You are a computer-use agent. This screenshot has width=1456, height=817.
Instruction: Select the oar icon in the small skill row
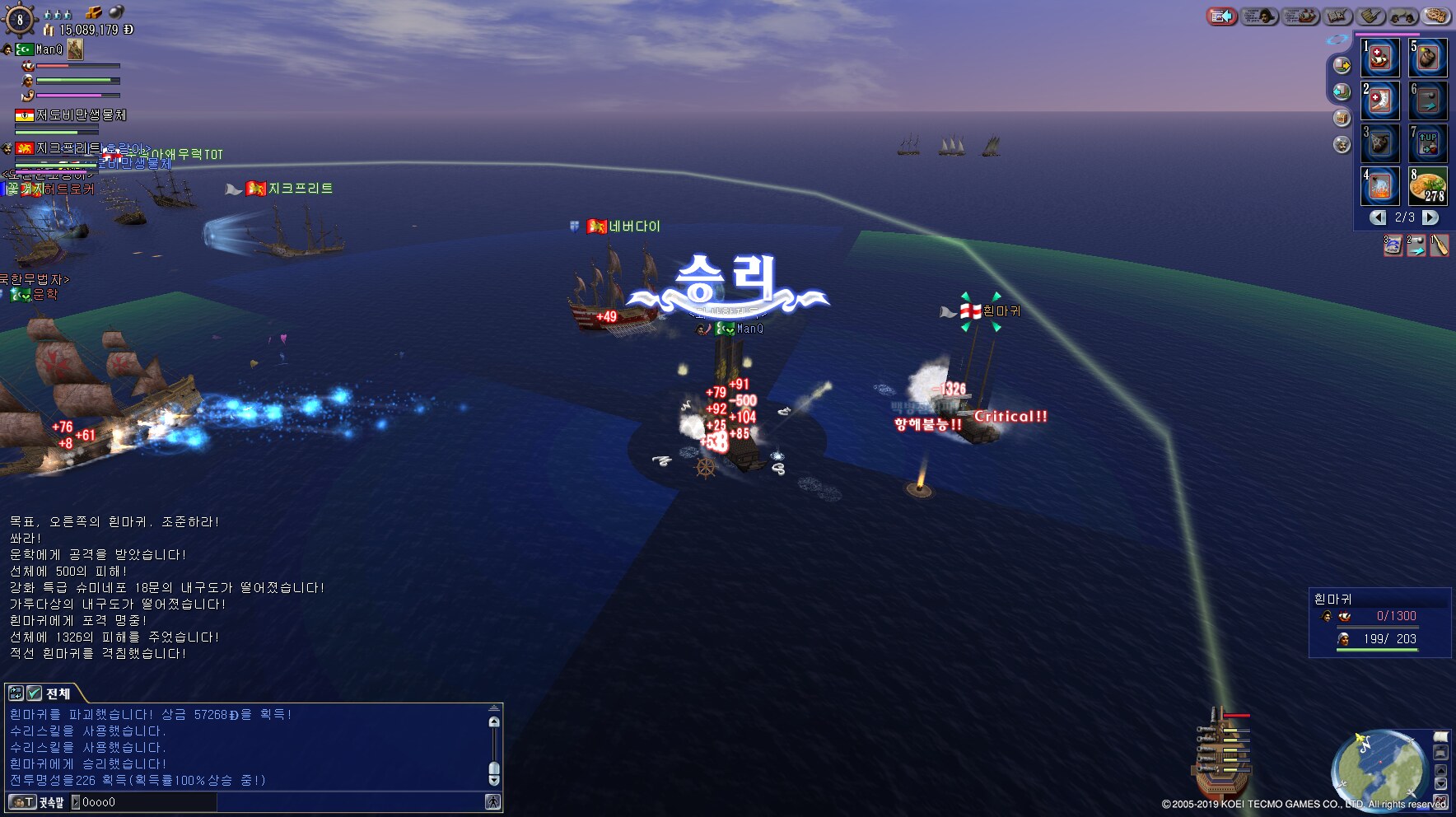click(1439, 245)
